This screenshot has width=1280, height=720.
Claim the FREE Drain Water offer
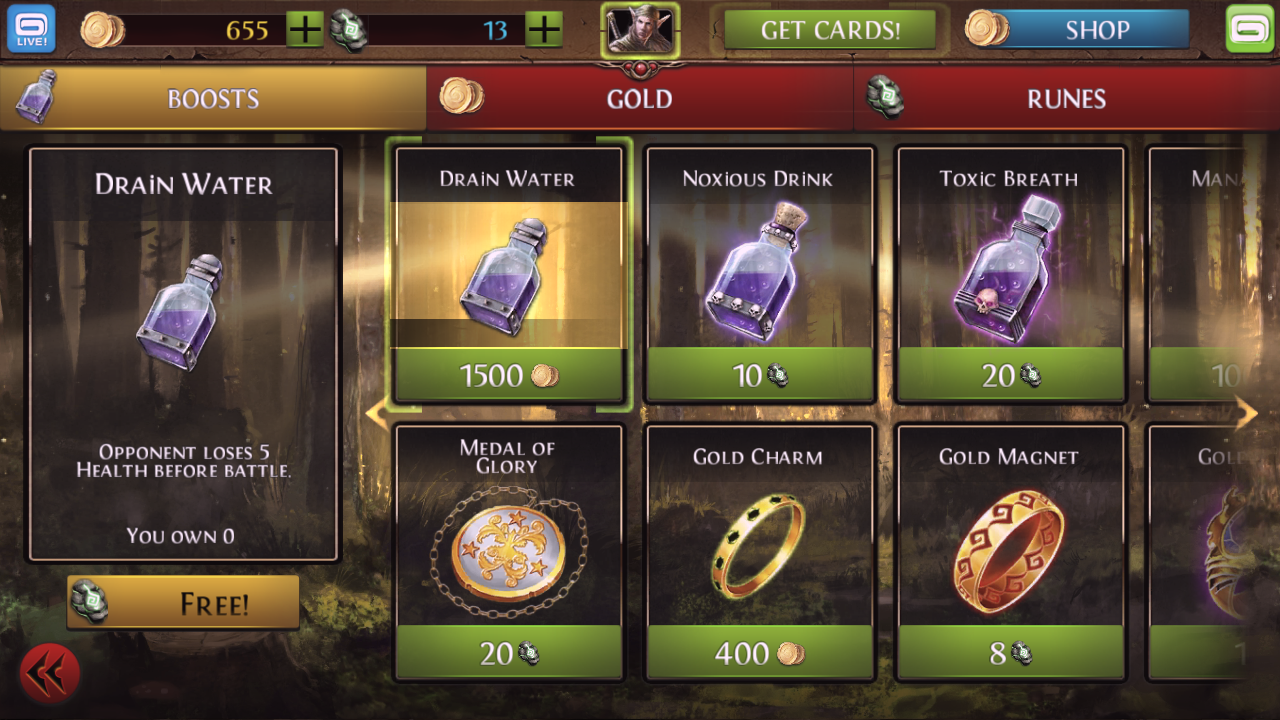coord(196,602)
